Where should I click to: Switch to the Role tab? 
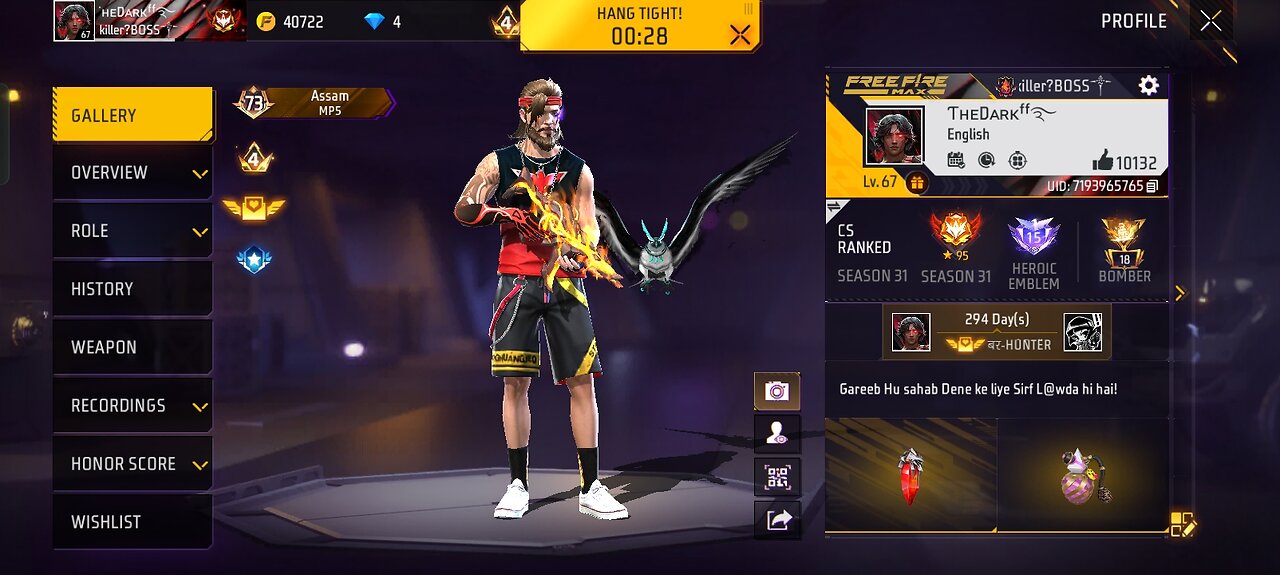coord(132,231)
